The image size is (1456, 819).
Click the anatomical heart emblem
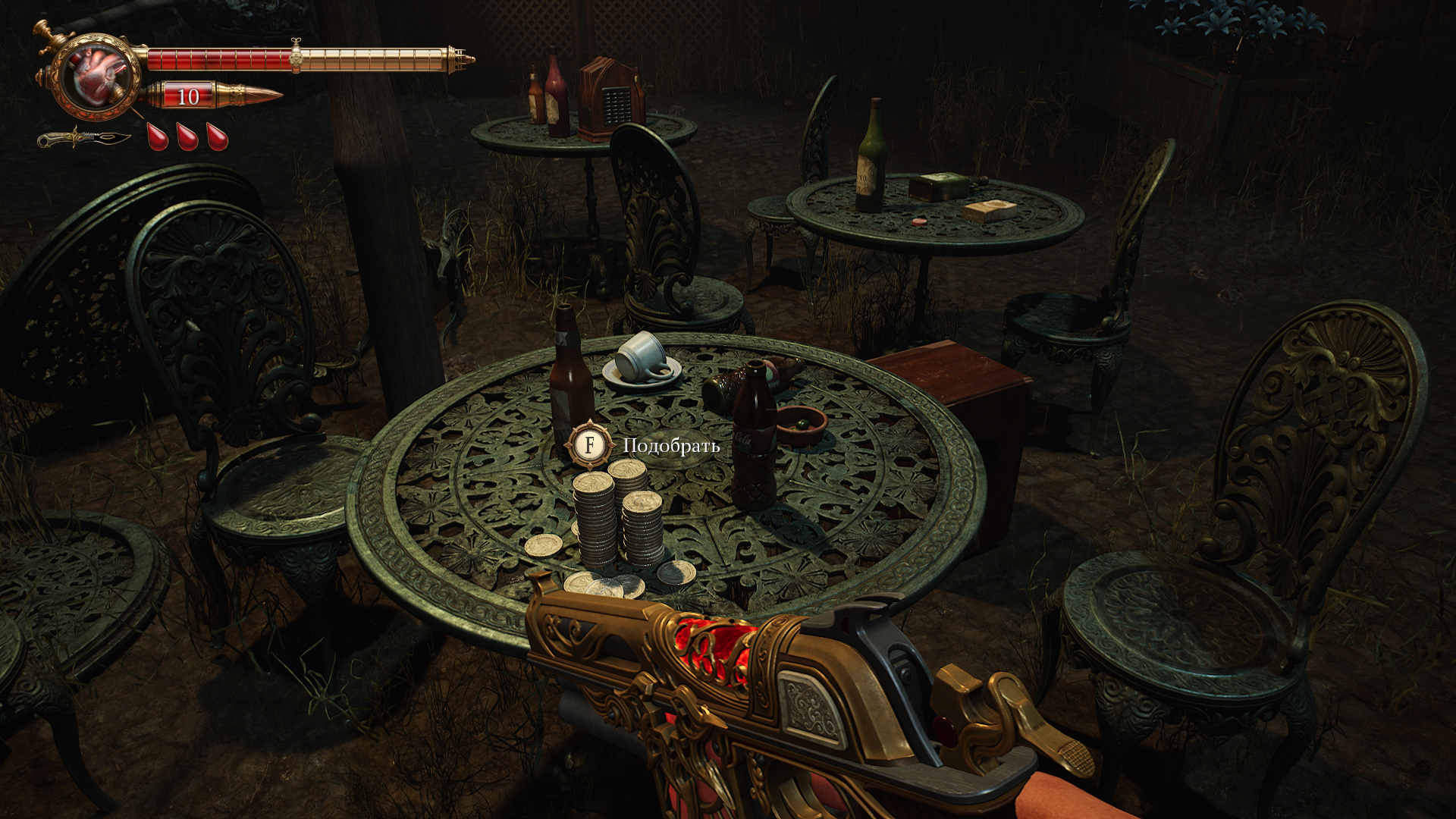click(96, 77)
